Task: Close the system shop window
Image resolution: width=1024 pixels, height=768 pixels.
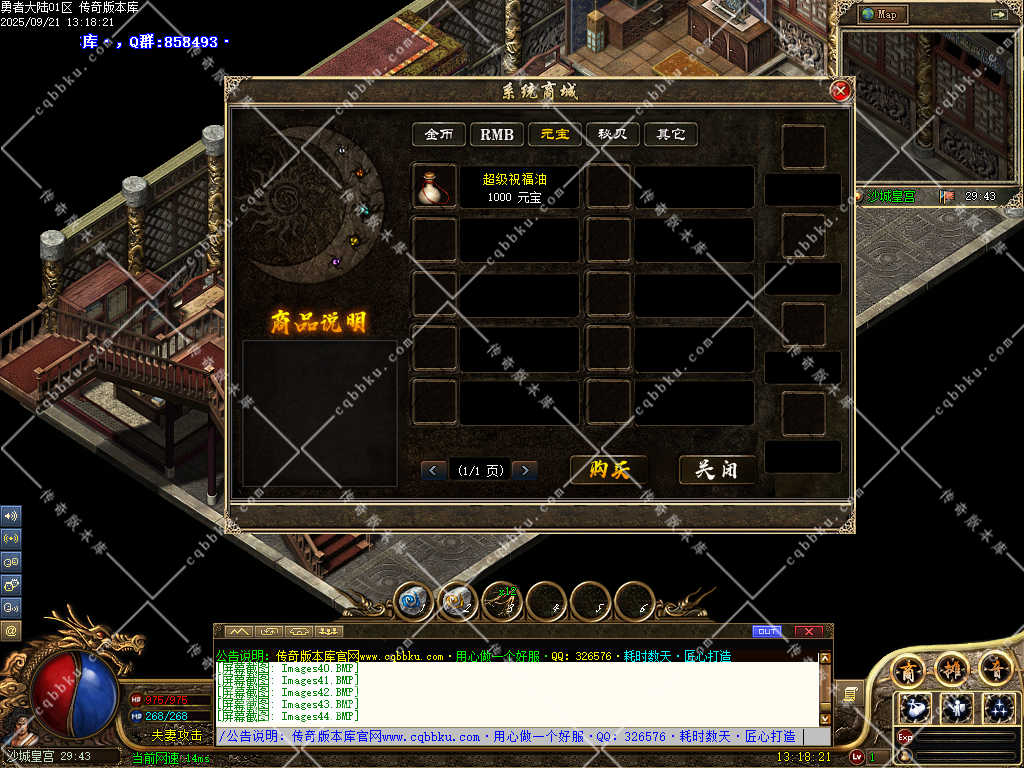Action: pos(840,91)
